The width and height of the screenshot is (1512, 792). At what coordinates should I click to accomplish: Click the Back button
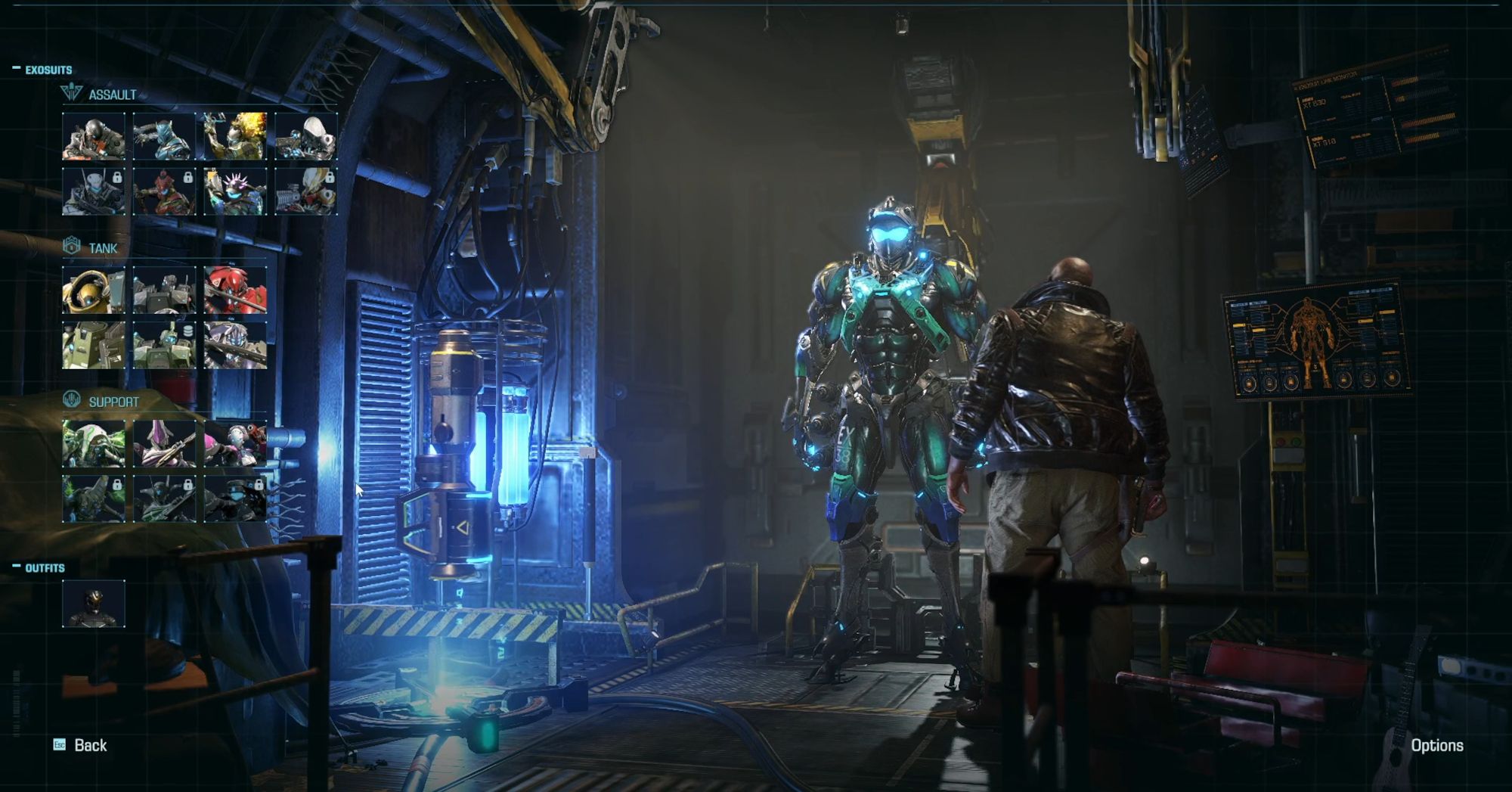(x=88, y=746)
